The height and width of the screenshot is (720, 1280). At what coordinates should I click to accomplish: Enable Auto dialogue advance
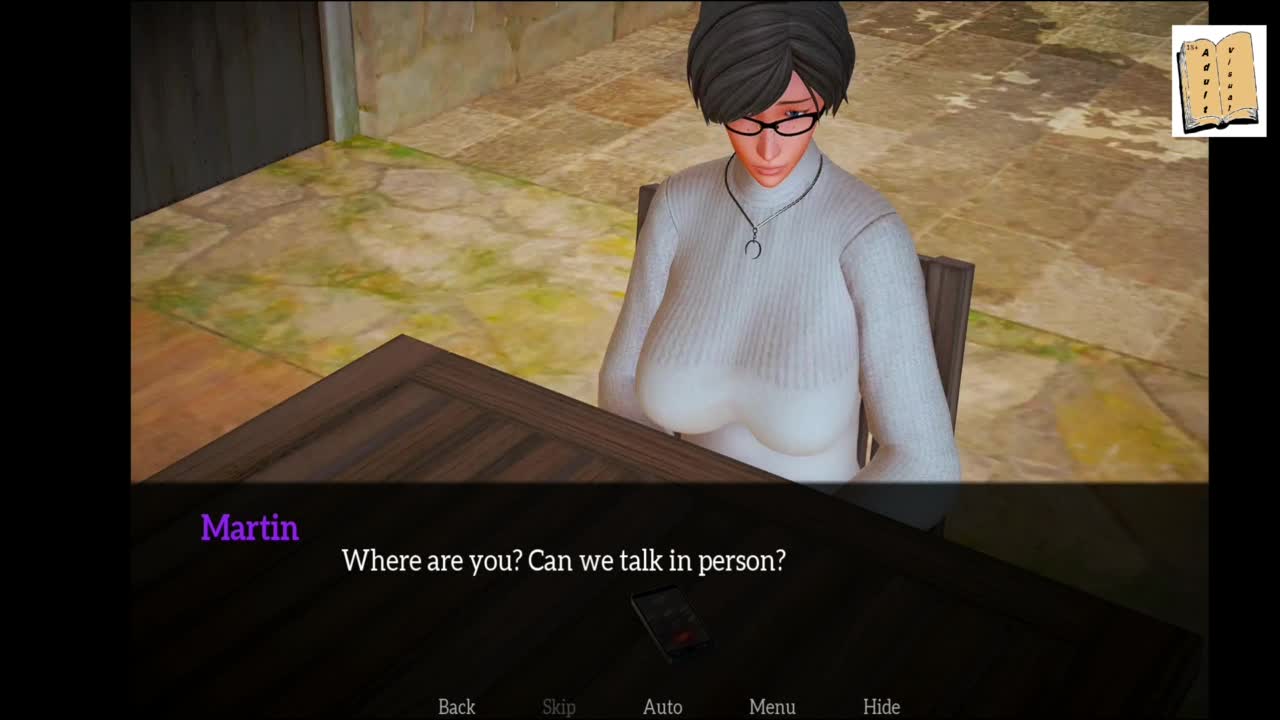tap(662, 707)
